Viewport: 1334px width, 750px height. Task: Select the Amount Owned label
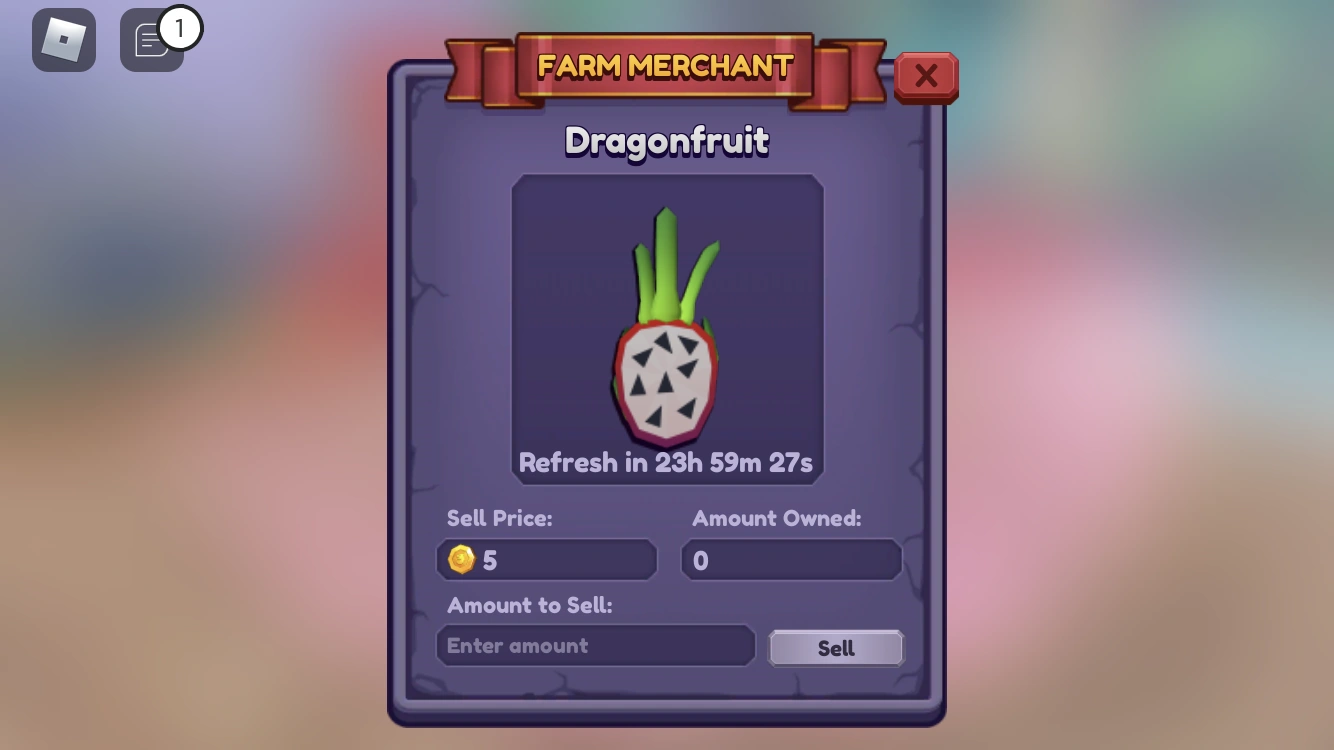click(777, 518)
